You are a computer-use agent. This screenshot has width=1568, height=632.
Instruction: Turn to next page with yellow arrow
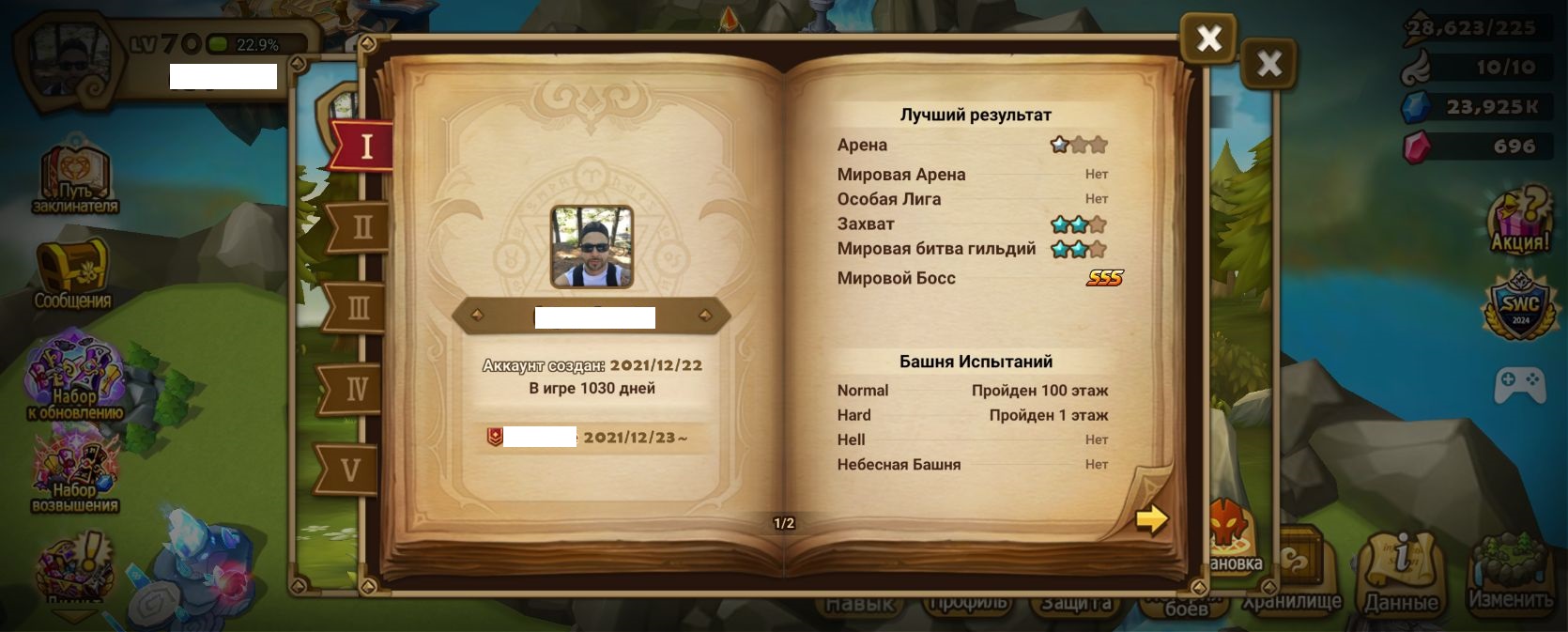click(1151, 519)
